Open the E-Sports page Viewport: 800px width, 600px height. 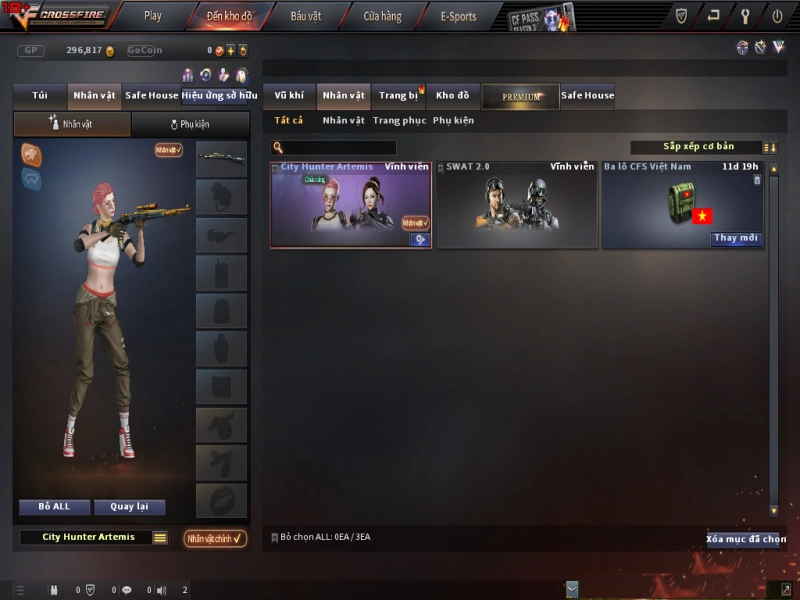pyautogui.click(x=458, y=16)
